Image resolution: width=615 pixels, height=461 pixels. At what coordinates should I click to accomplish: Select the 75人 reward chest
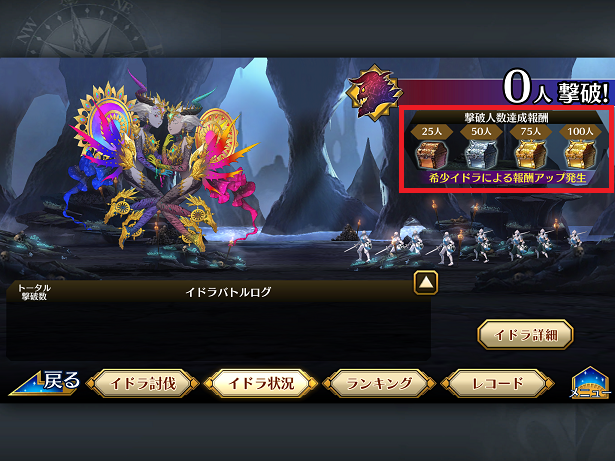(528, 152)
